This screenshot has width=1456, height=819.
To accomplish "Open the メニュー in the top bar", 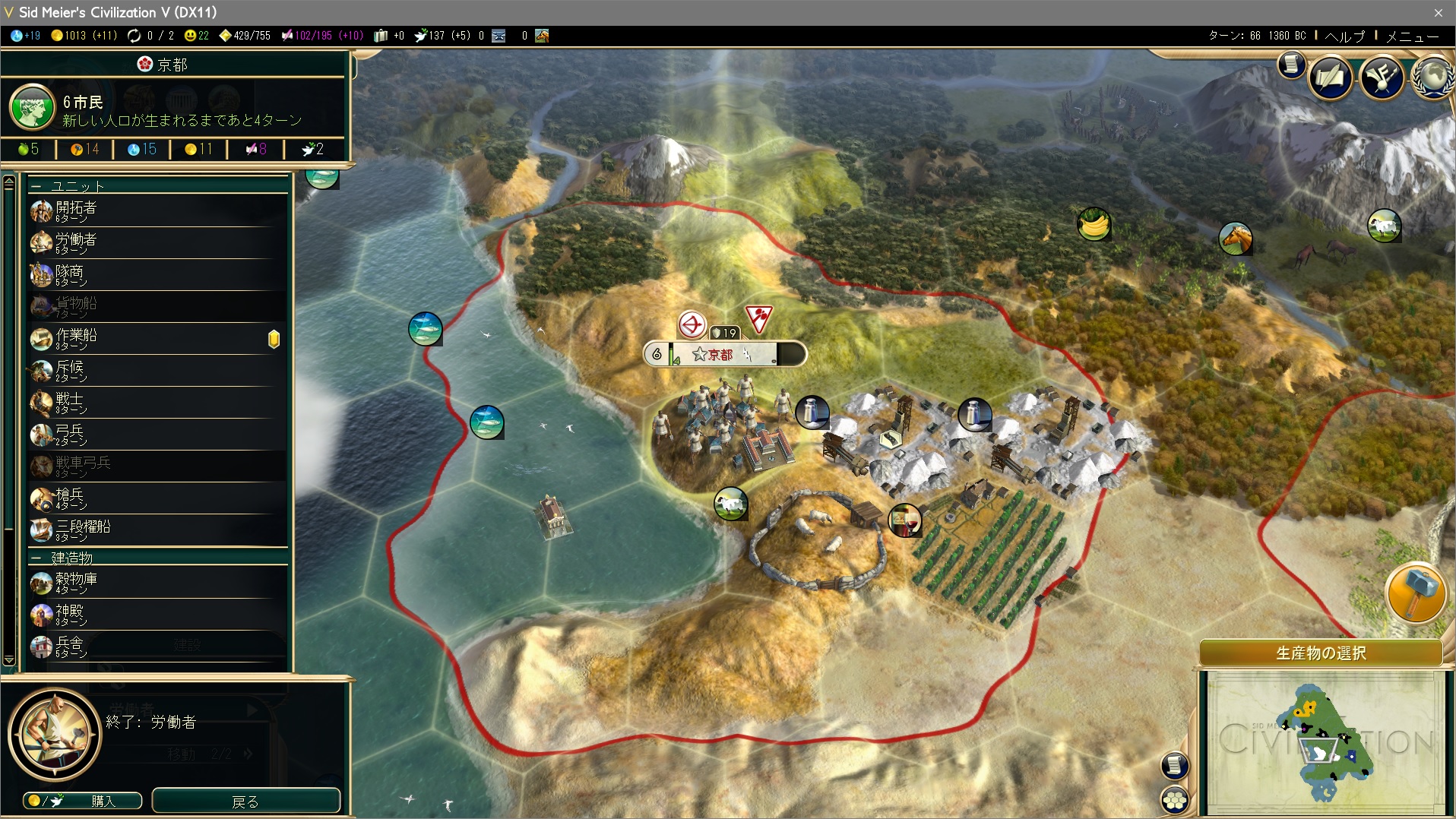I will (x=1412, y=36).
